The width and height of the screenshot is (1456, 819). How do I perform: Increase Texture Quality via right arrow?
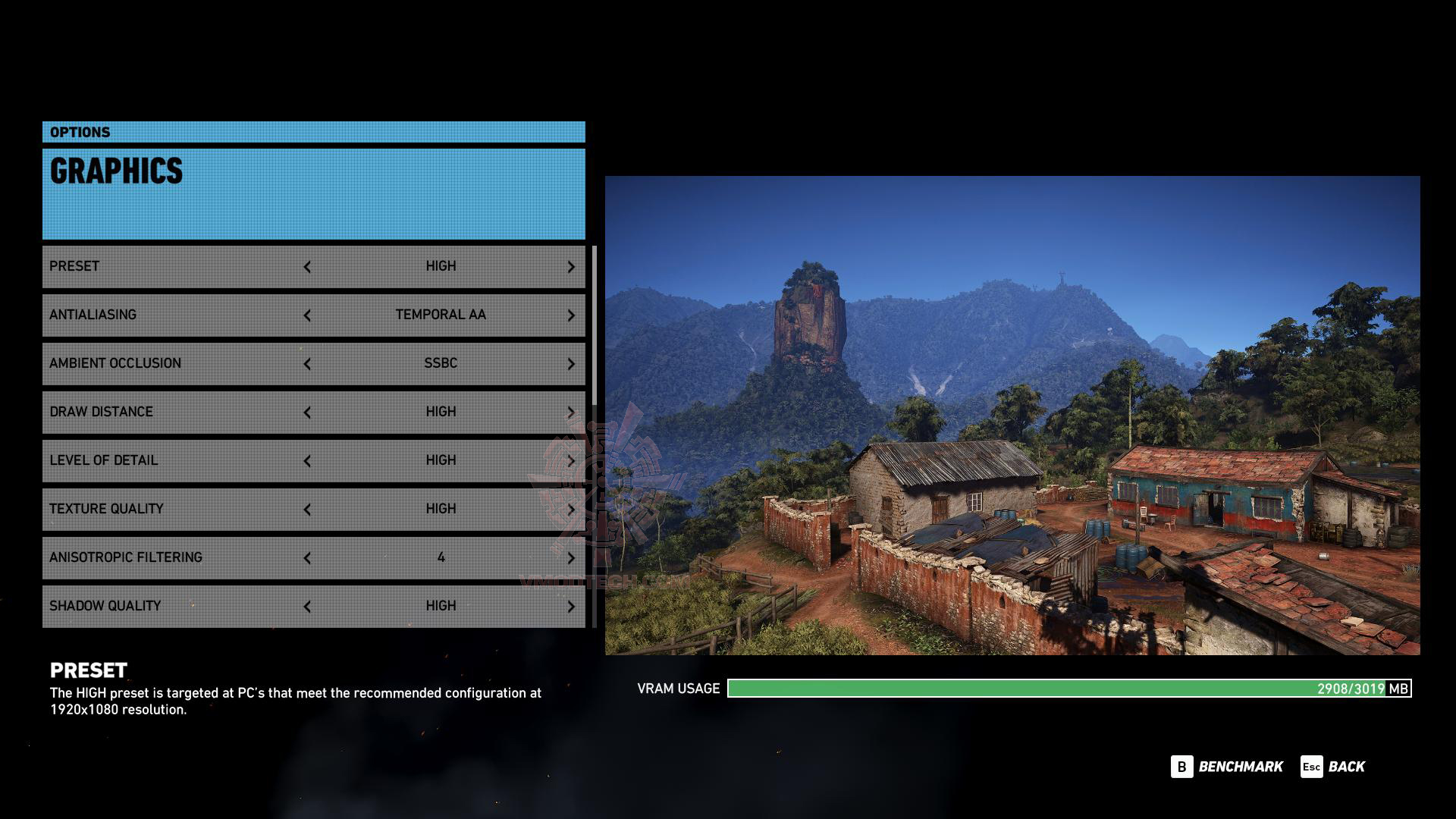click(571, 510)
